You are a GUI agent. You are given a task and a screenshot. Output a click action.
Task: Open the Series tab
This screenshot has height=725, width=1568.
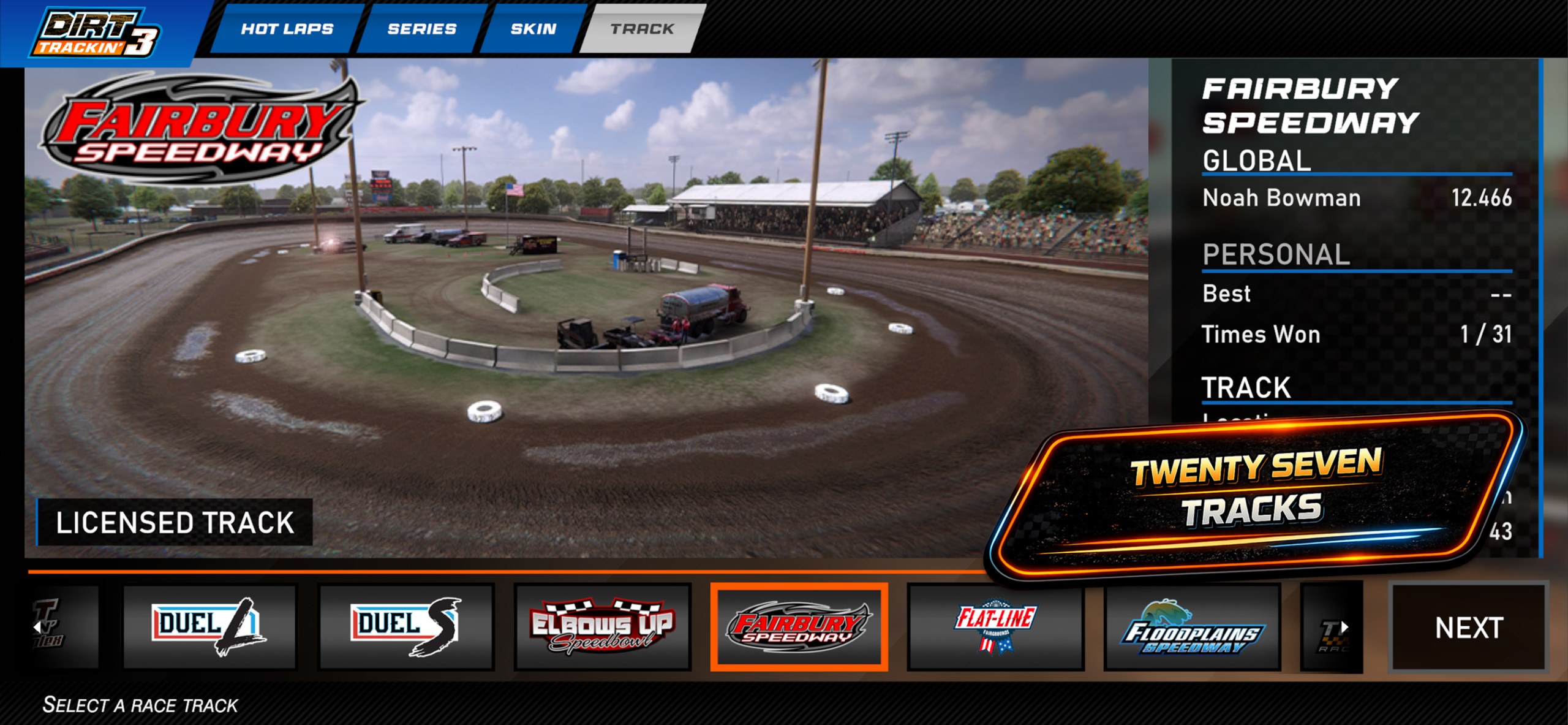coord(422,29)
